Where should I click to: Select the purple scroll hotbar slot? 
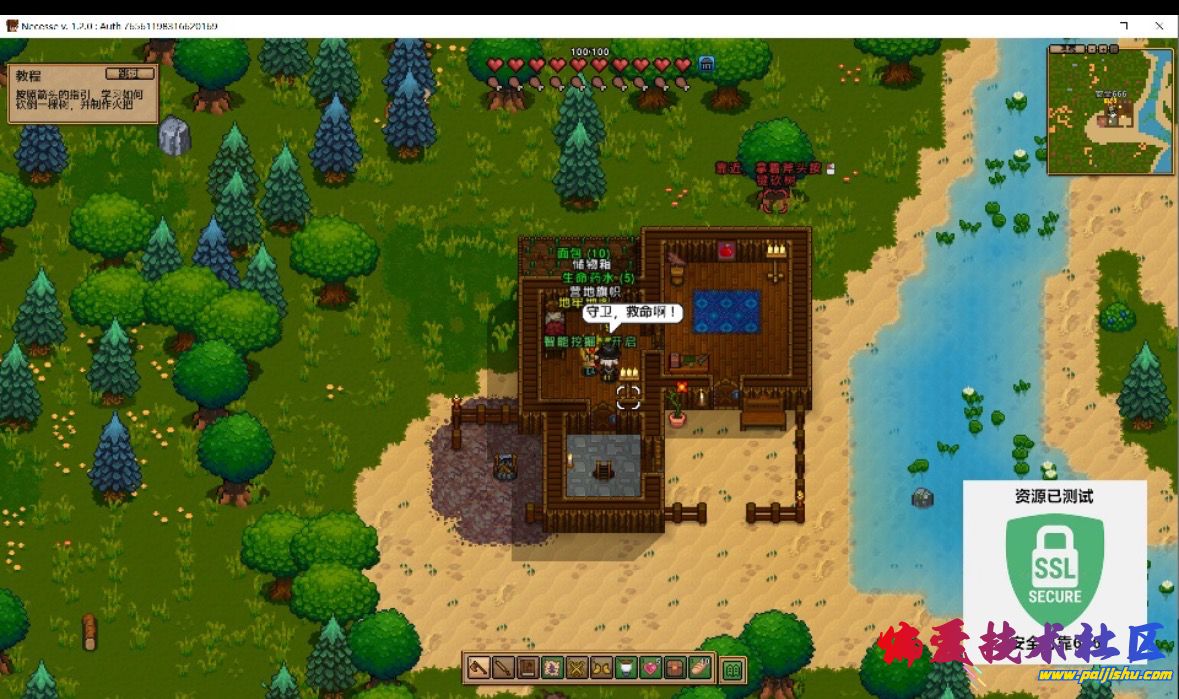tap(552, 668)
